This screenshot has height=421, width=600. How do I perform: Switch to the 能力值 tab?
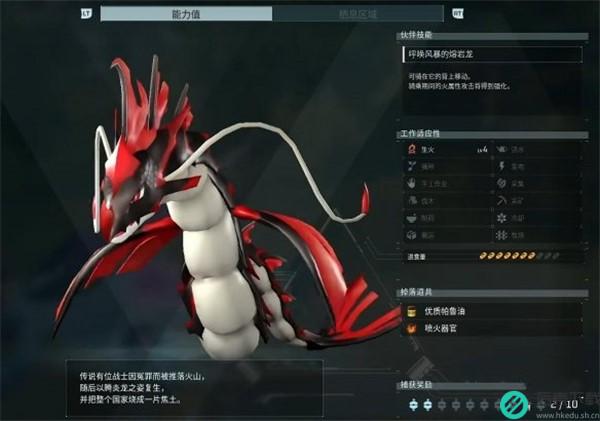[186, 13]
